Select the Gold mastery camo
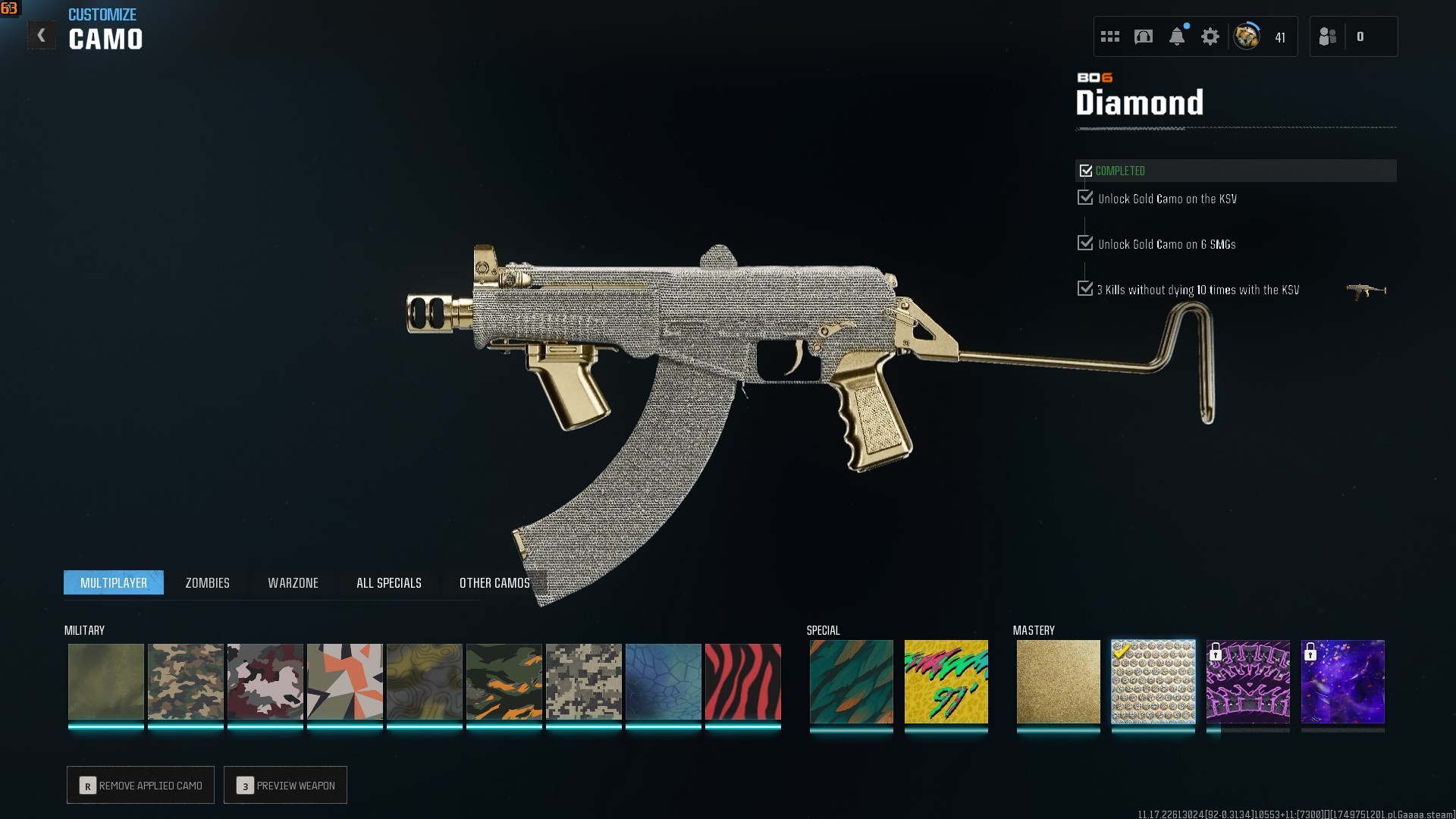This screenshot has width=1456, height=819. tap(1058, 682)
